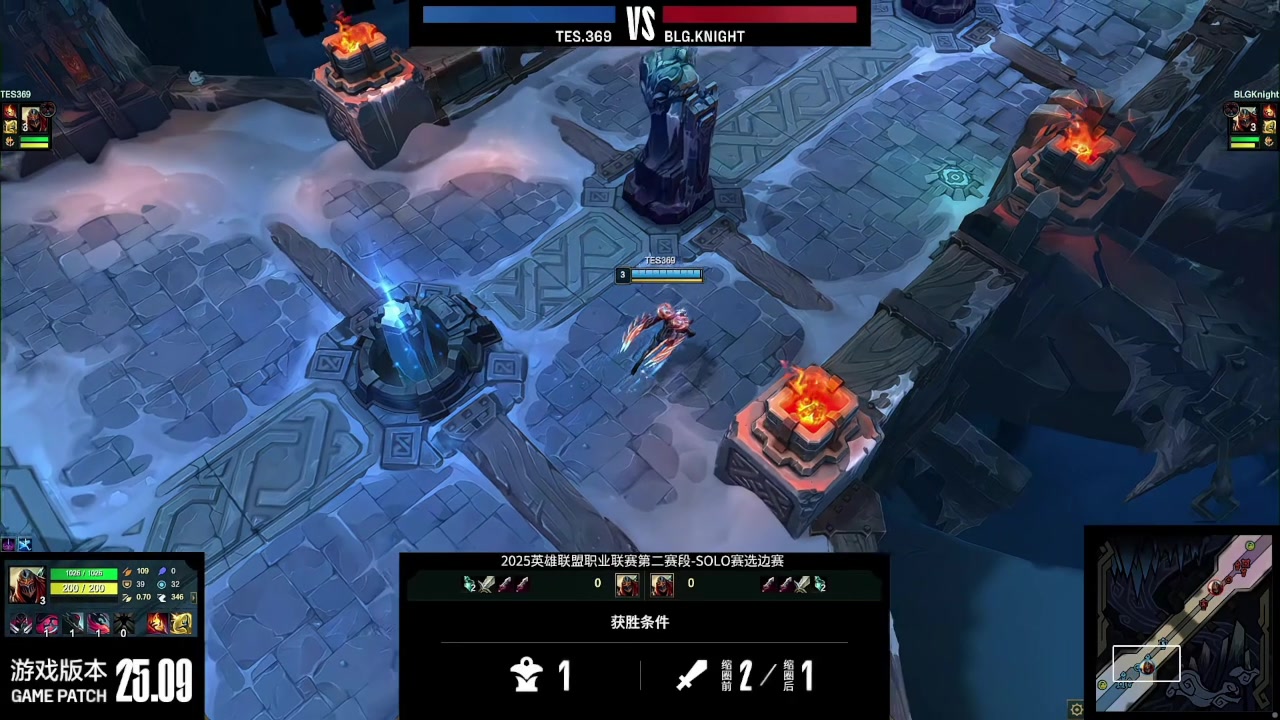Click the enemy Zed marker on the minimap

point(1215,587)
